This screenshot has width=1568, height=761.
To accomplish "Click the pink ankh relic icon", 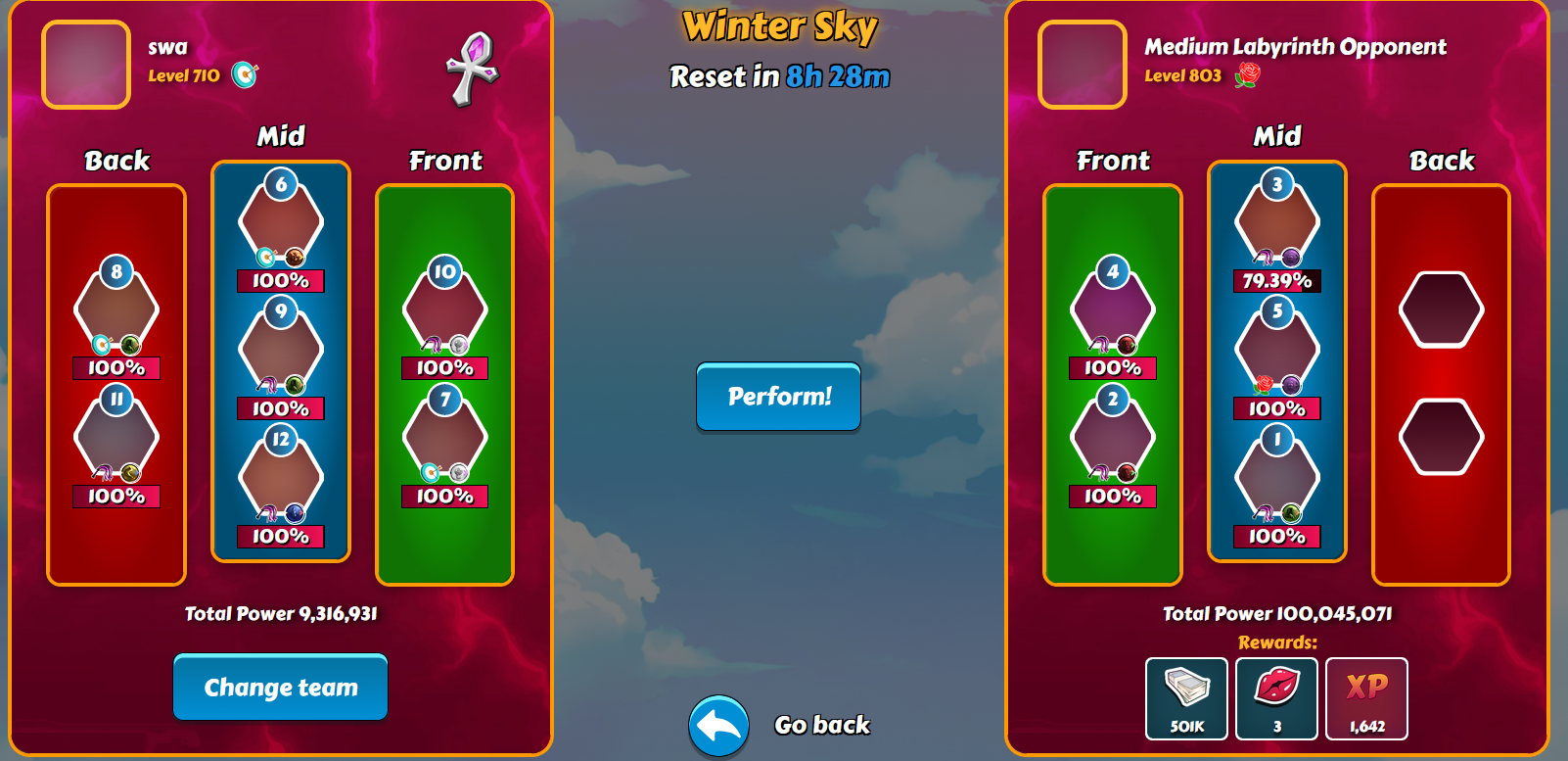I will pos(473,68).
